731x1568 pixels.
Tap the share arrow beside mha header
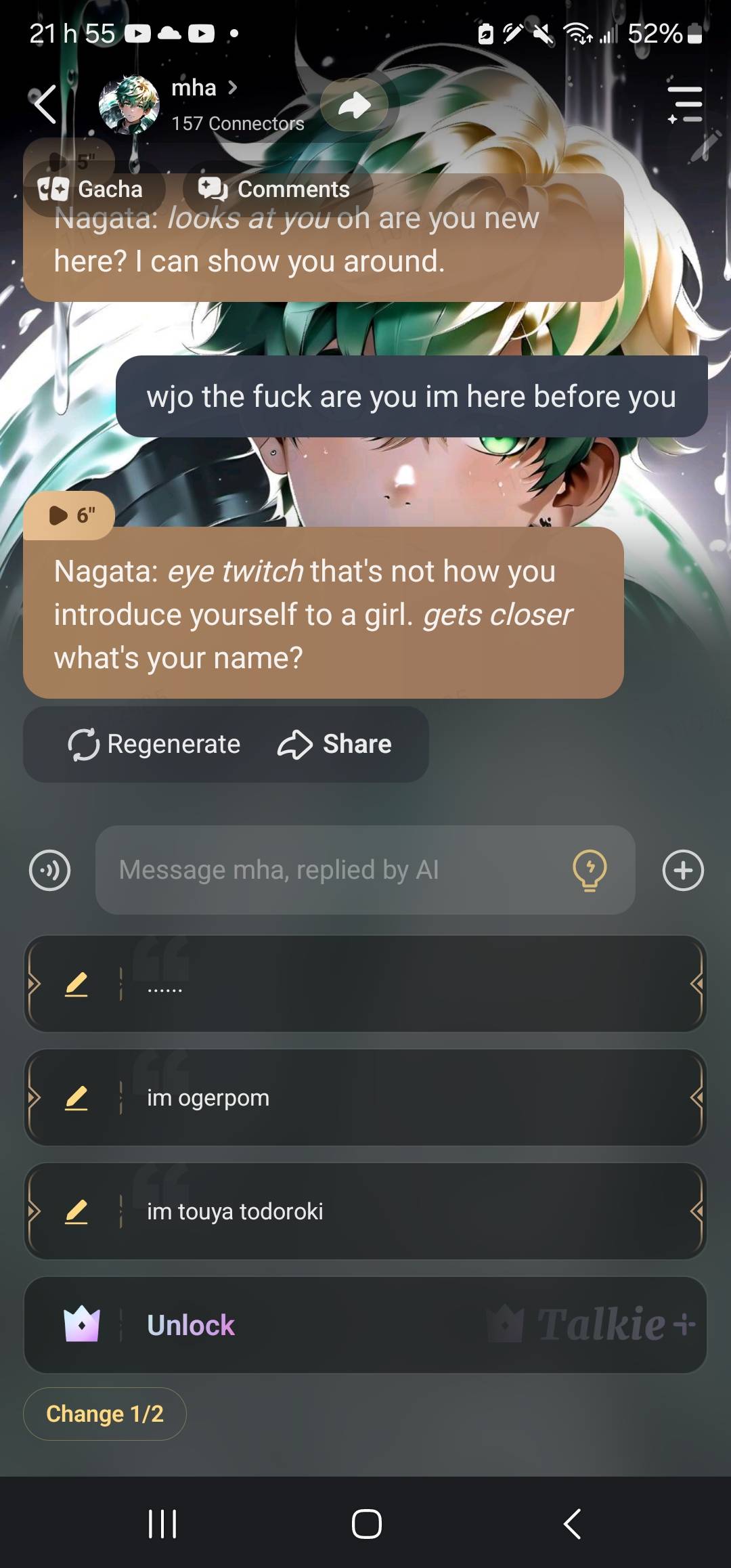[355, 105]
